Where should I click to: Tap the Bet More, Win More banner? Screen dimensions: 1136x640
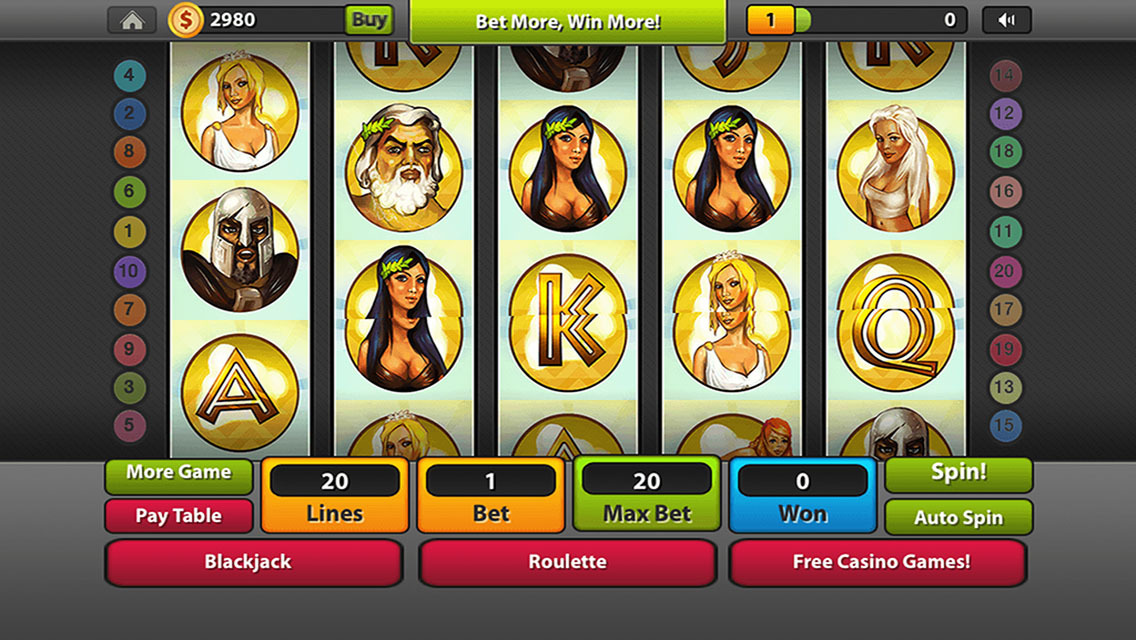point(567,21)
